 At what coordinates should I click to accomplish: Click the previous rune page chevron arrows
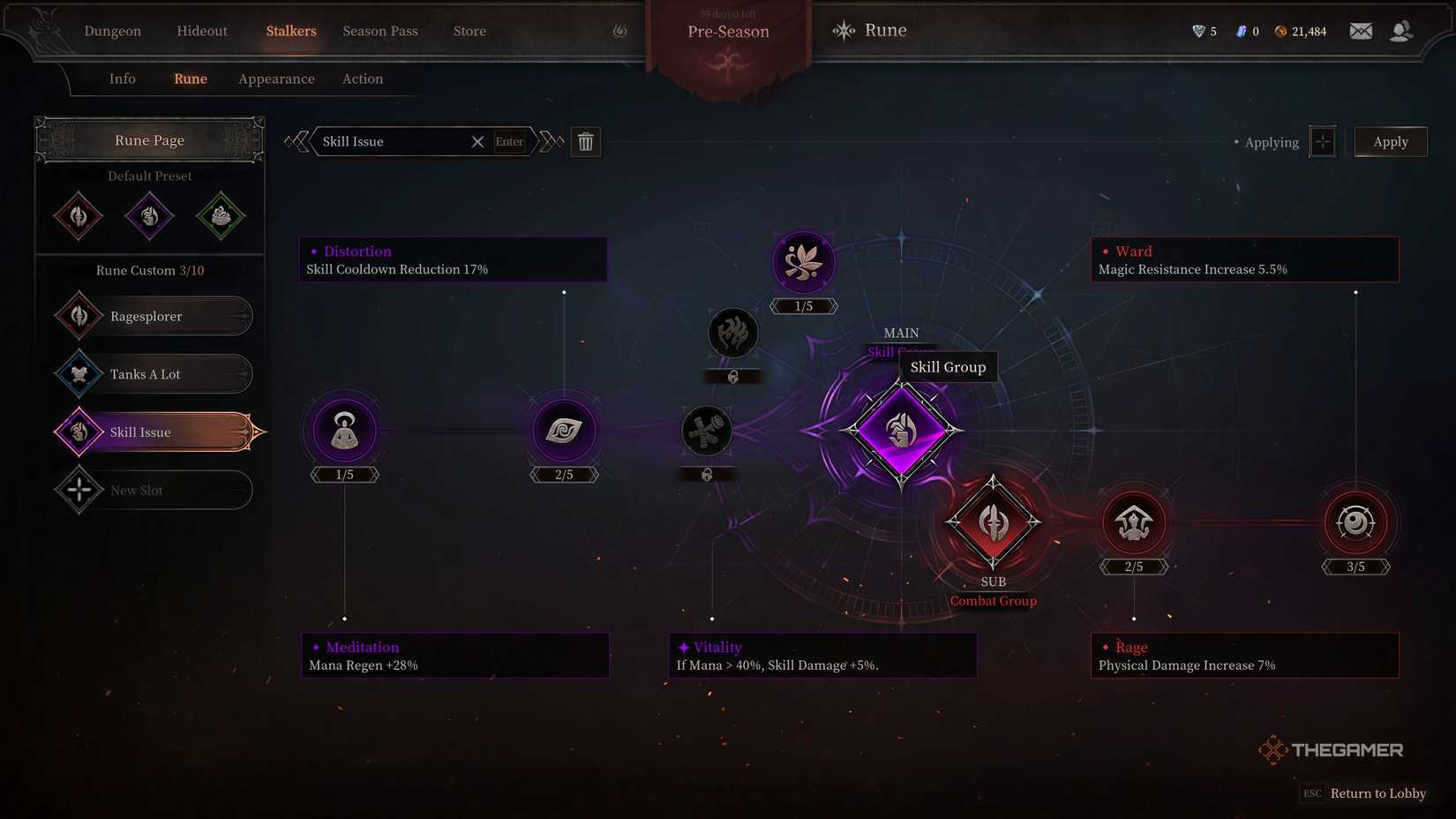[x=297, y=141]
